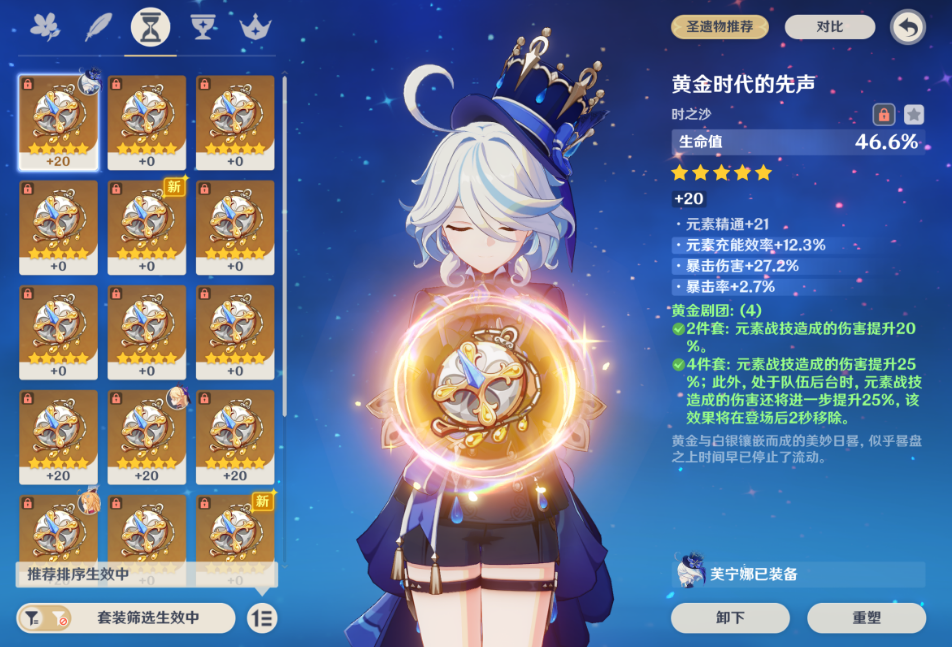Switch to the feather artifact tab
Viewport: 952px width, 647px height.
pos(99,27)
